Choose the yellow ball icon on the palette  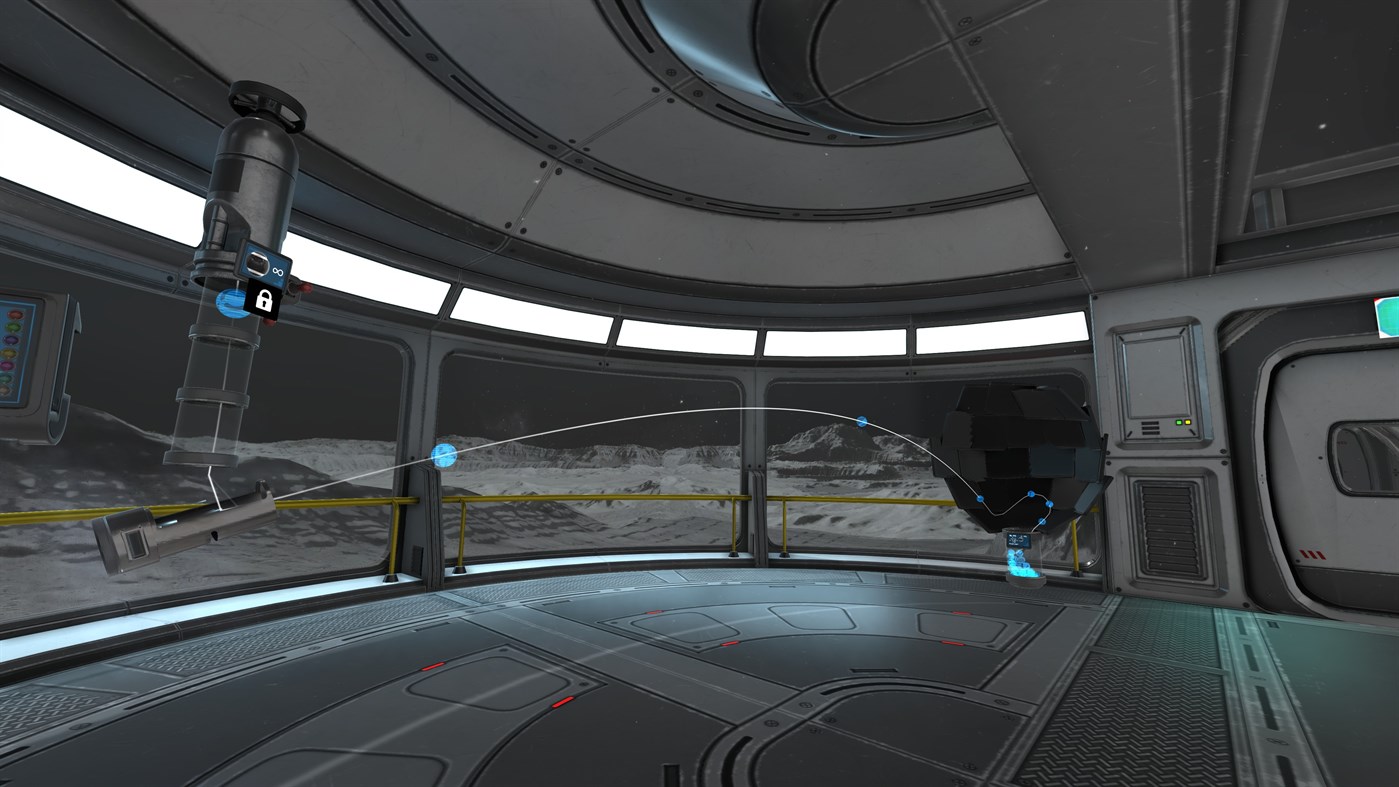tap(9, 353)
